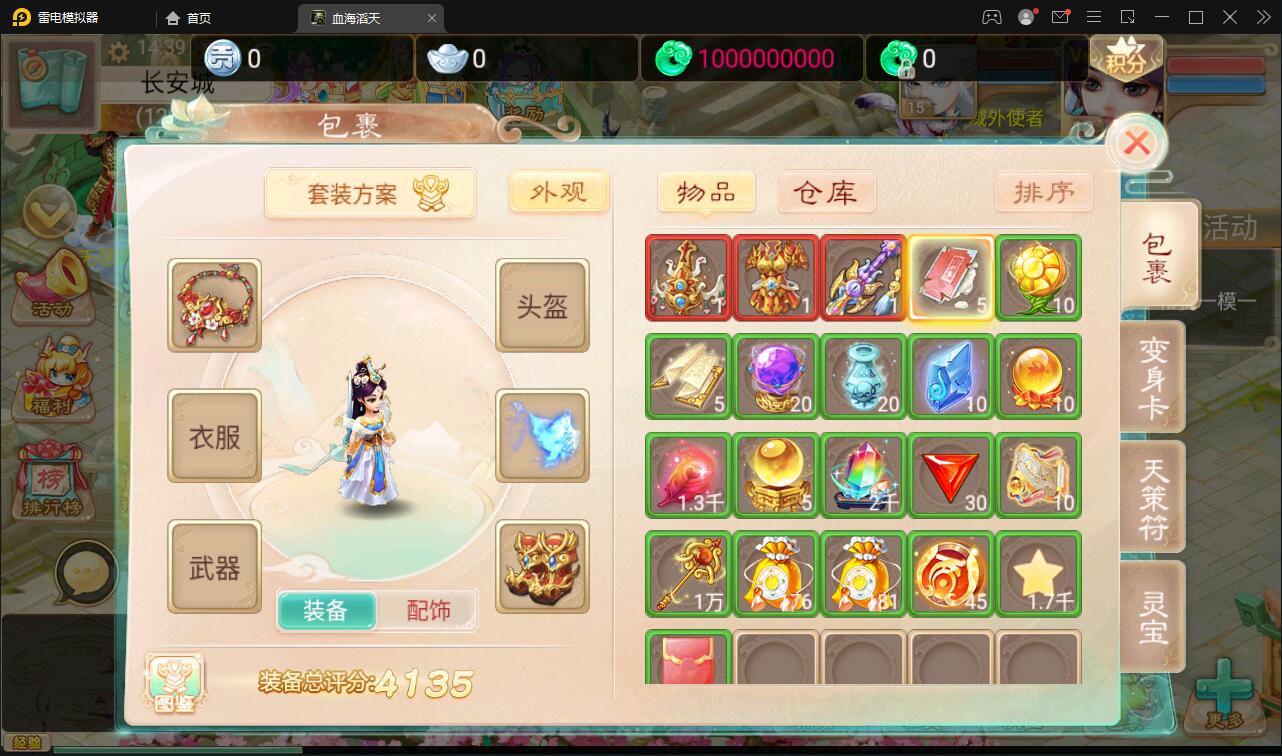Click the 排序 sort button
This screenshot has height=756, width=1282.
[x=1043, y=192]
